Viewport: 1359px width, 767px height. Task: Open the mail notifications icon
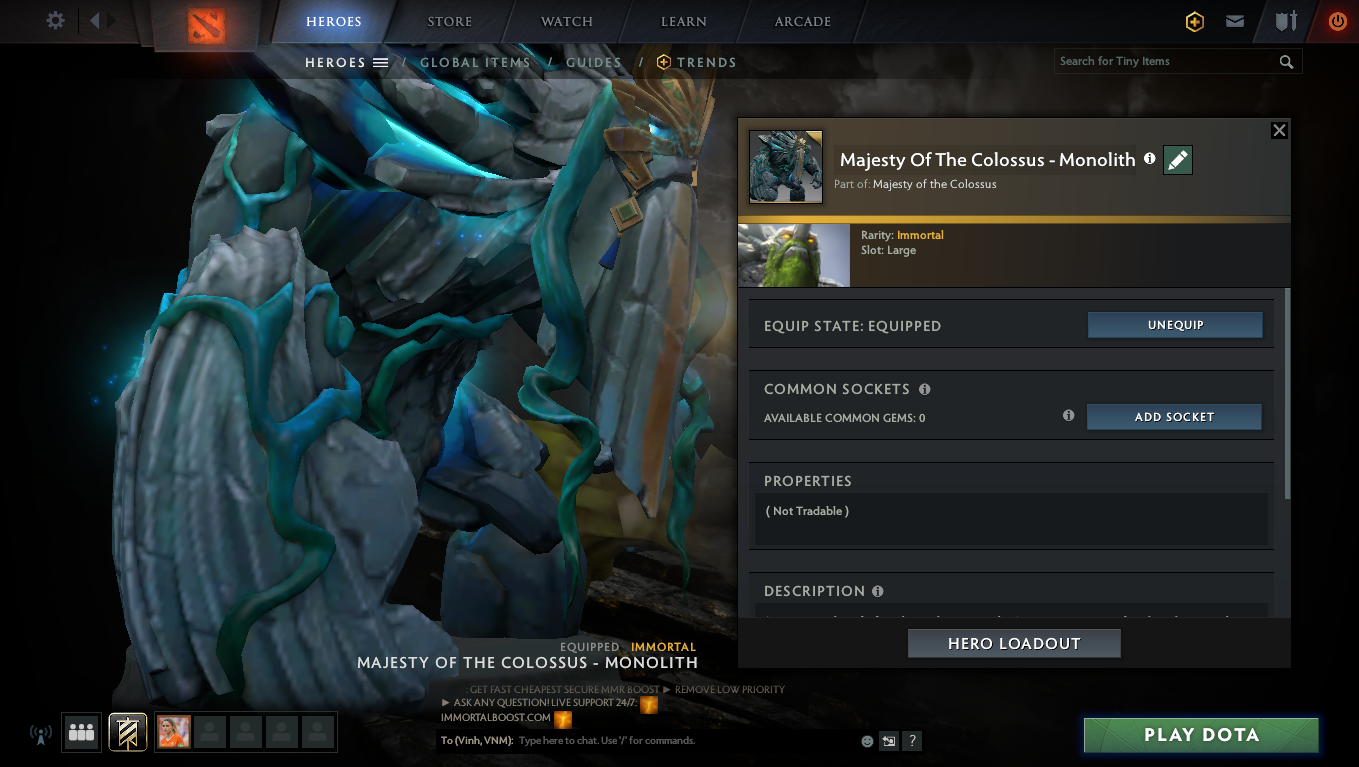pos(1234,21)
